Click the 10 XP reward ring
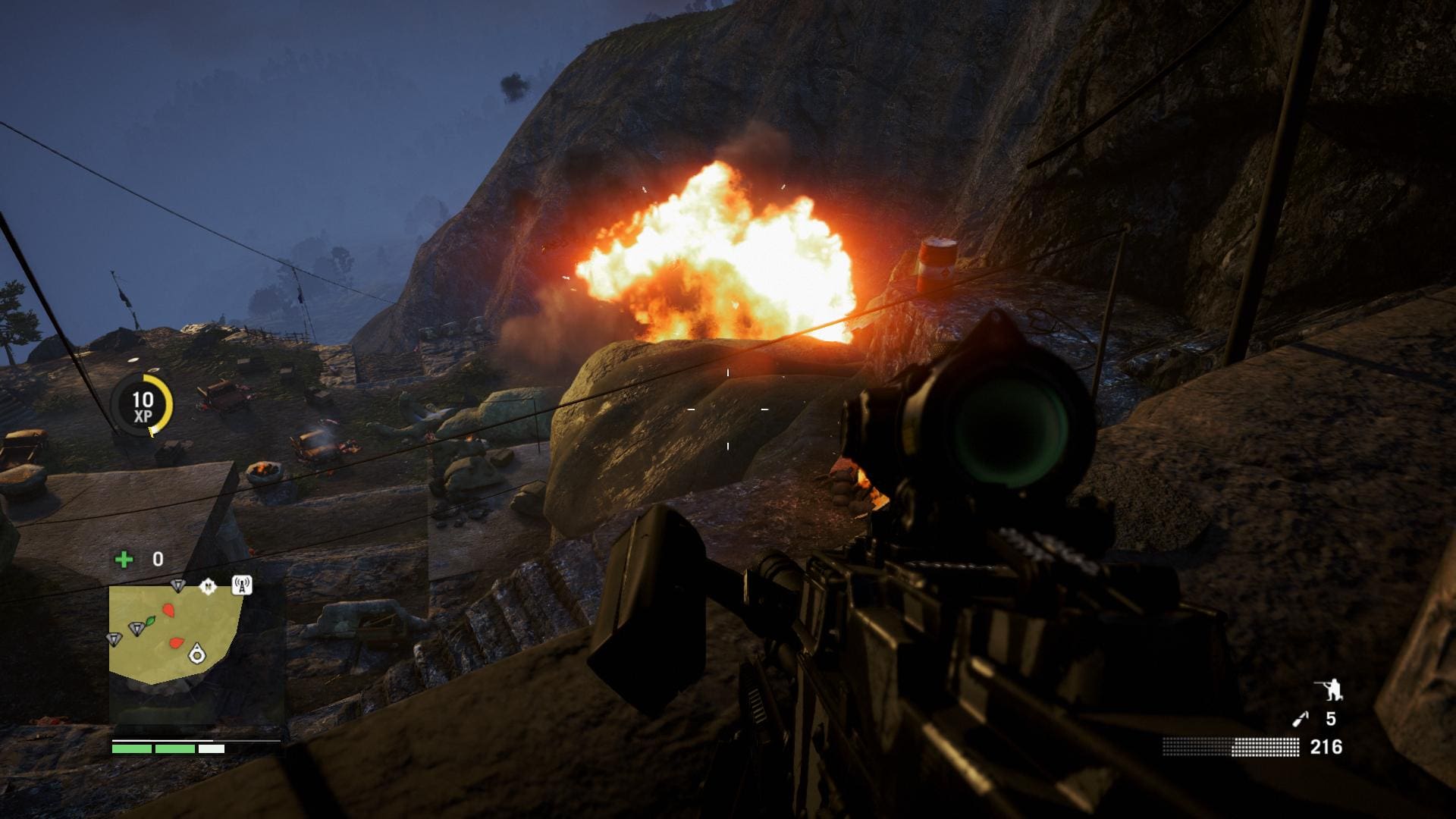The height and width of the screenshot is (819, 1456). pyautogui.click(x=143, y=406)
